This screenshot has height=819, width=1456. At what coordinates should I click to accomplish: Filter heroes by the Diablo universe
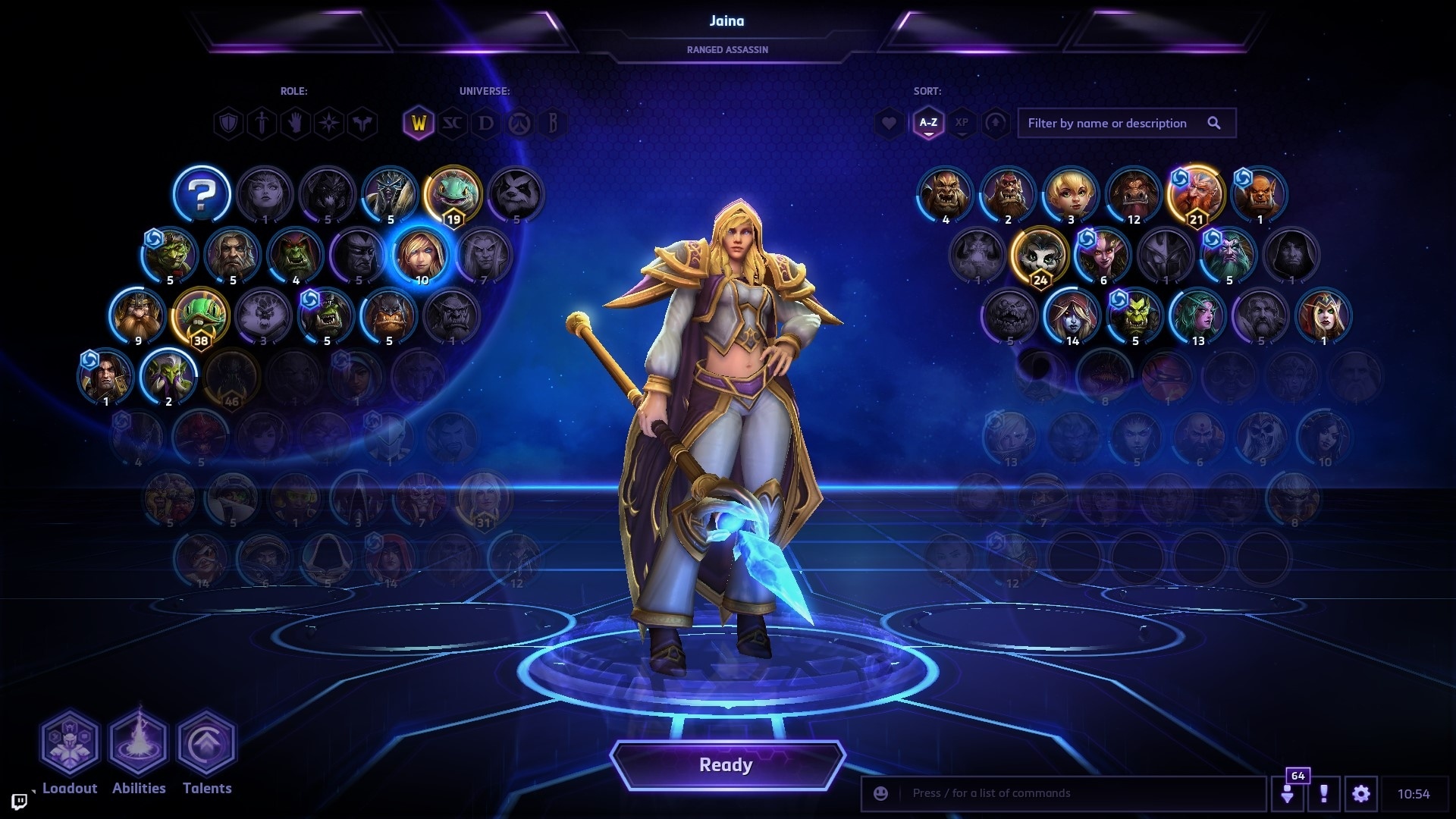488,124
